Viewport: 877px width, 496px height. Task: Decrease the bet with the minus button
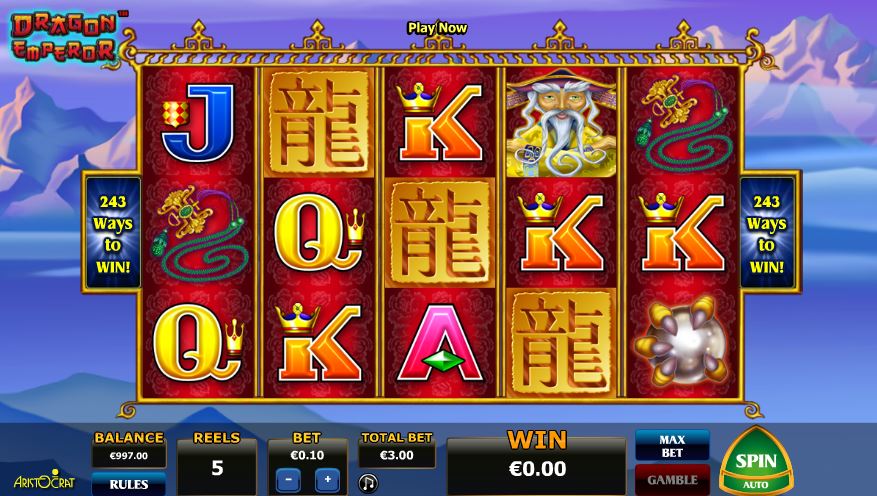pos(286,479)
